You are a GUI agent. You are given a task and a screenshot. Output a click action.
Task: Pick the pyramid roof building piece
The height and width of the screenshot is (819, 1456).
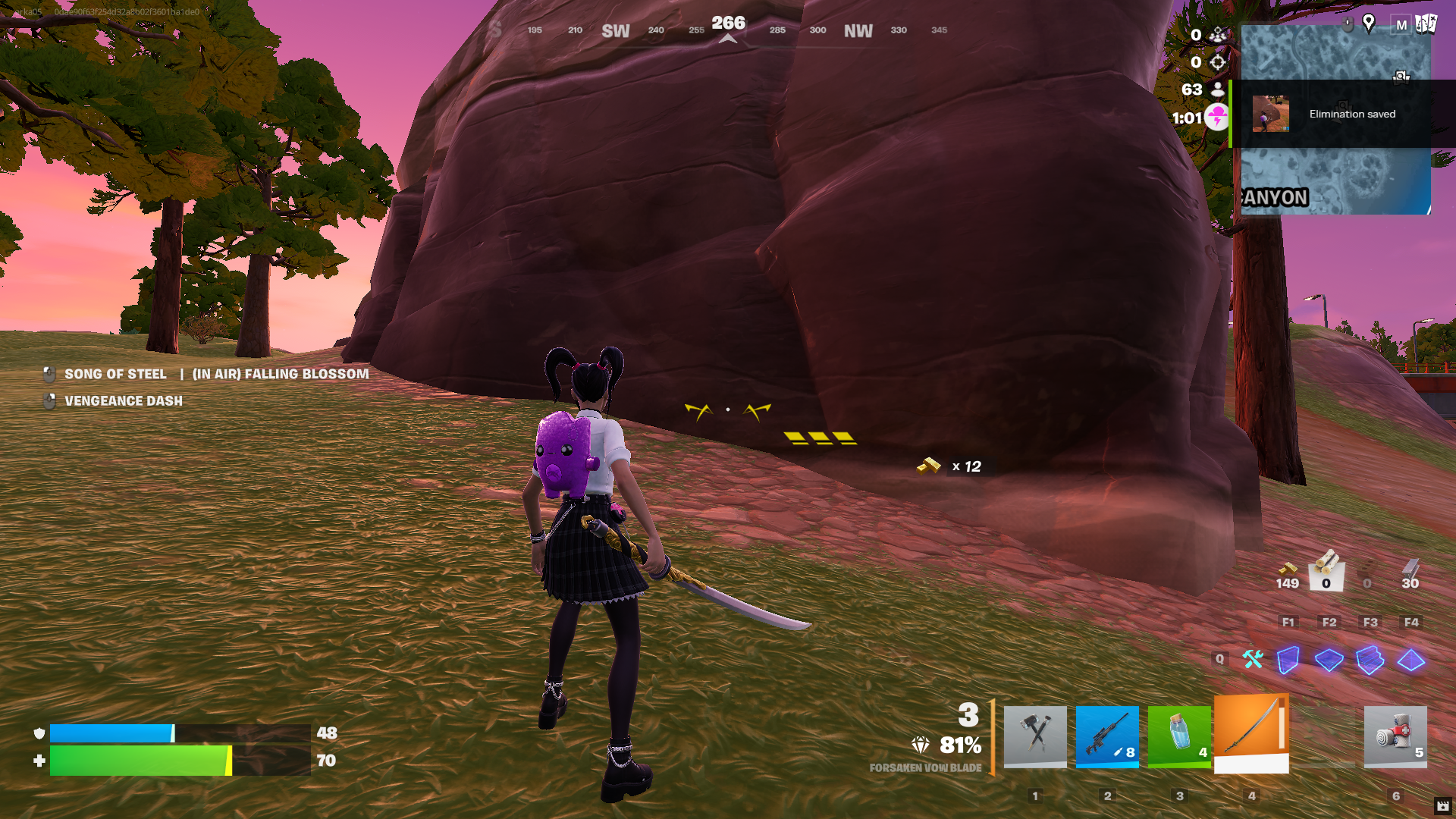click(x=1410, y=660)
